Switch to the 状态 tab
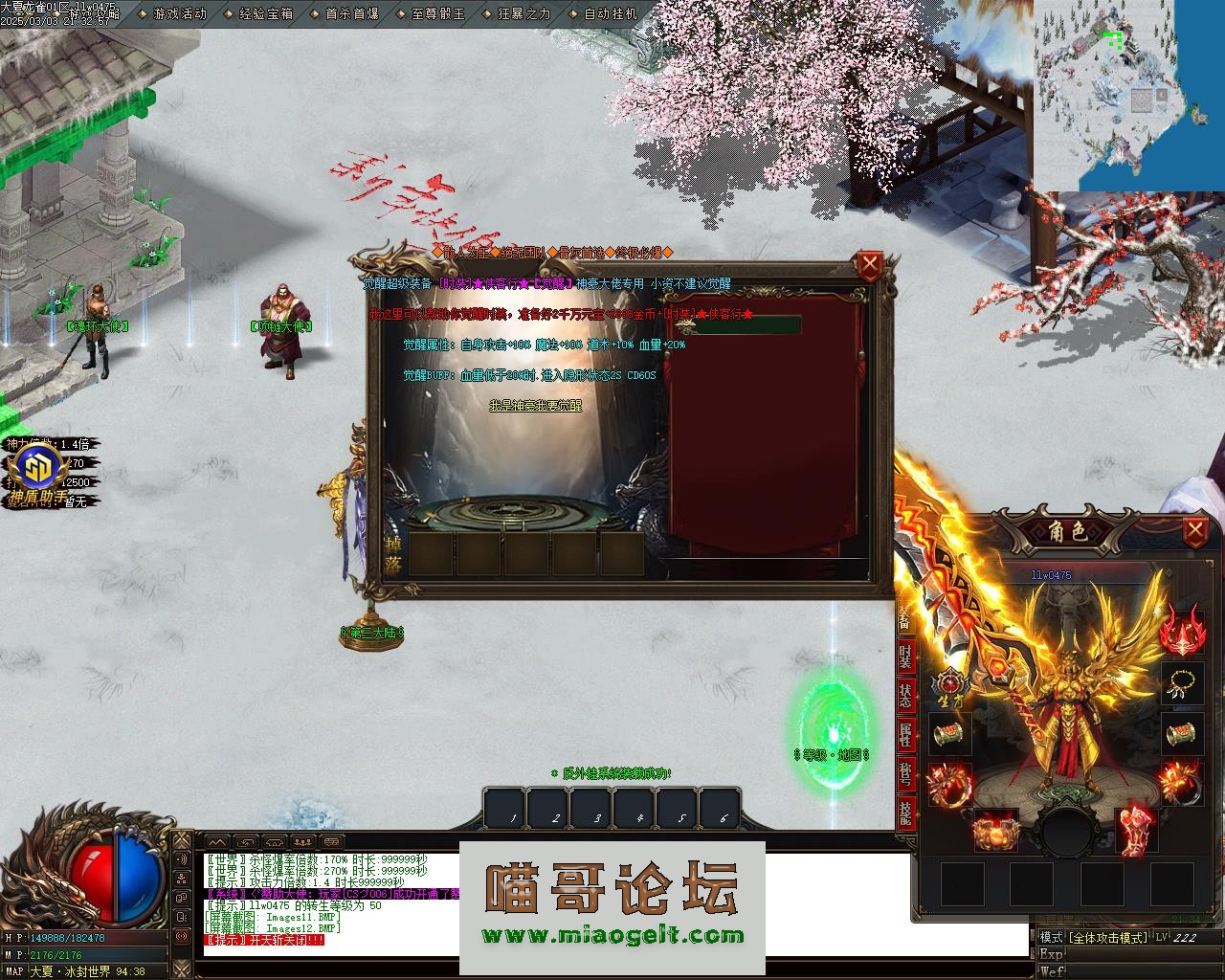 [x=905, y=696]
